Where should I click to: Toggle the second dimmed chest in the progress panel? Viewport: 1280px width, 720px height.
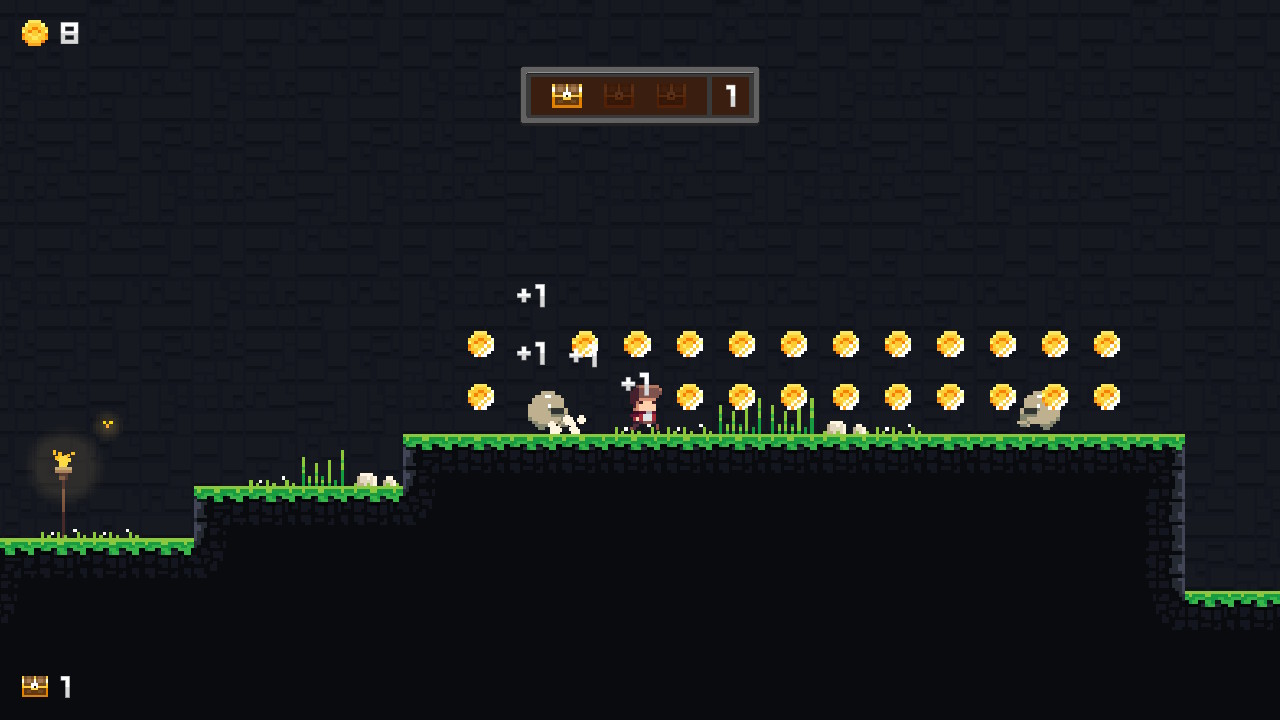tap(618, 95)
